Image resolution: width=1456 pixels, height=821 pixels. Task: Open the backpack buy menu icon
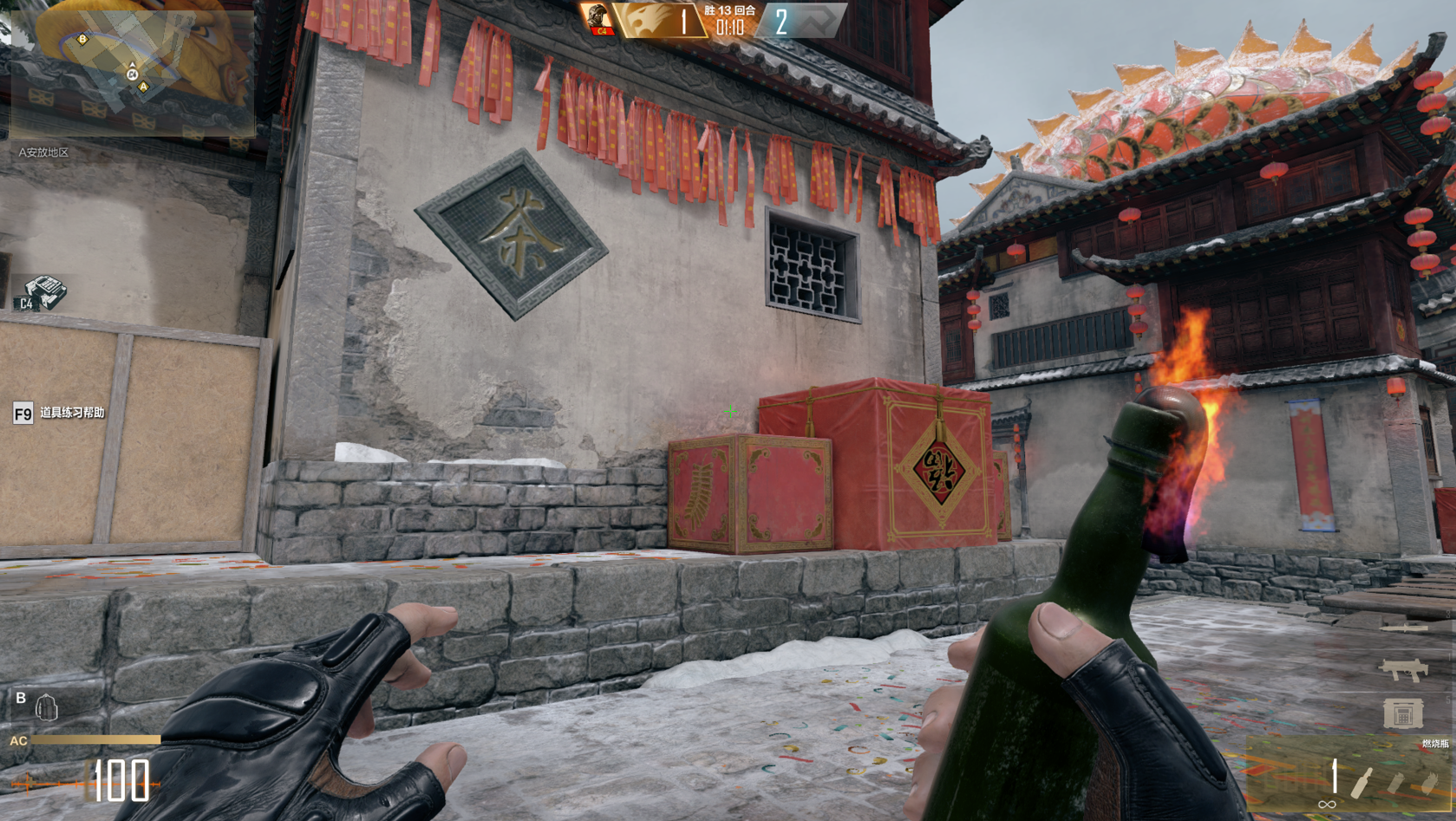tap(46, 707)
